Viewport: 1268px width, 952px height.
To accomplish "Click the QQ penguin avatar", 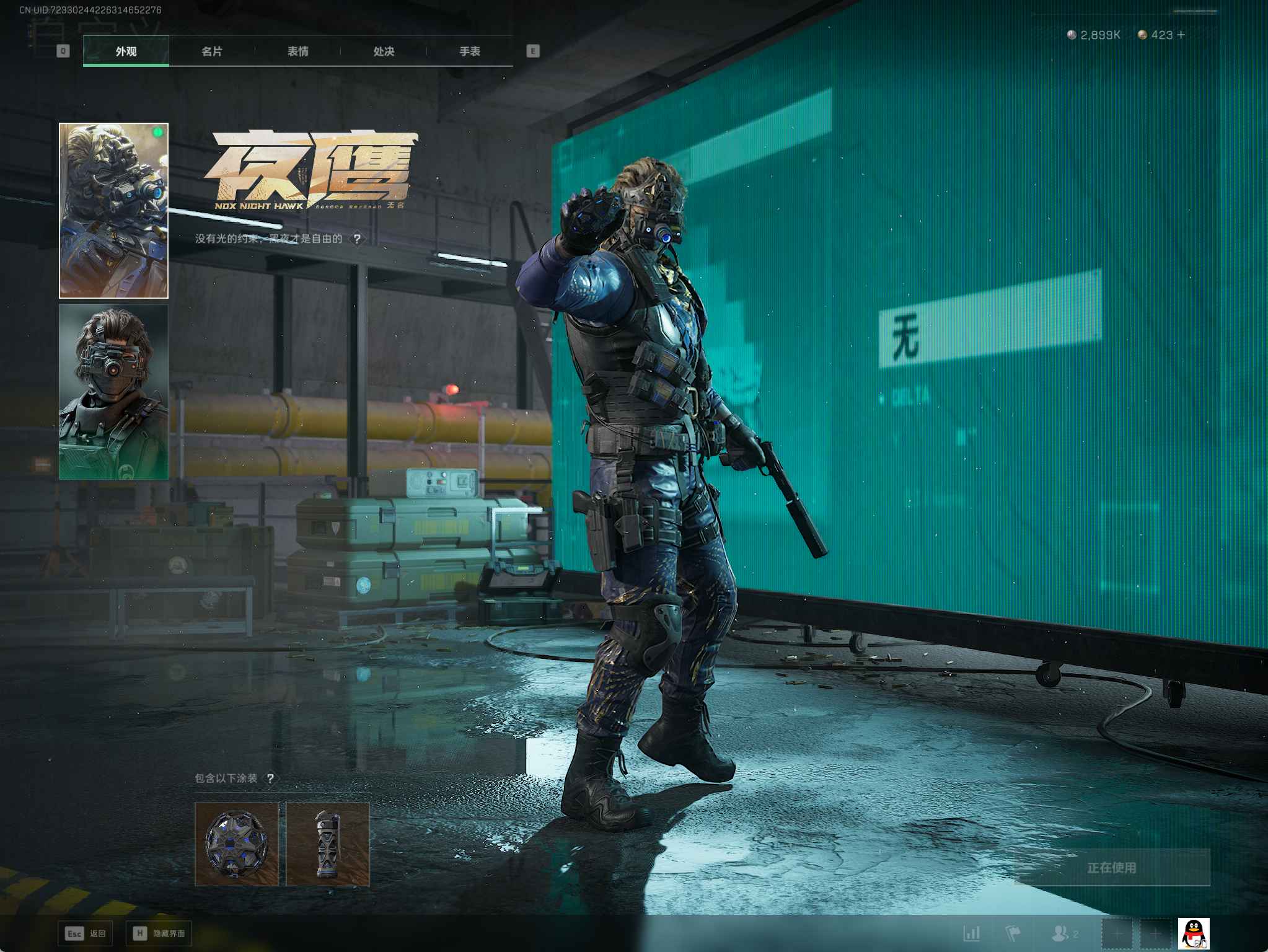I will (1193, 933).
